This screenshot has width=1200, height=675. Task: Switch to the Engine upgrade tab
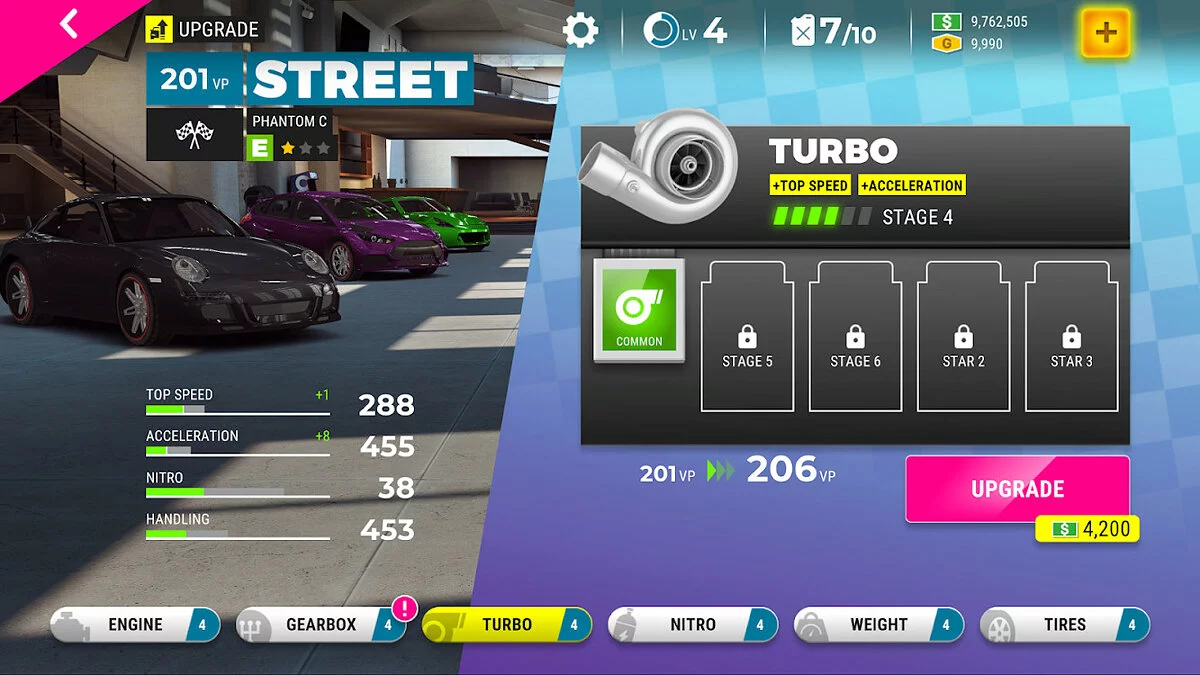coord(135,625)
